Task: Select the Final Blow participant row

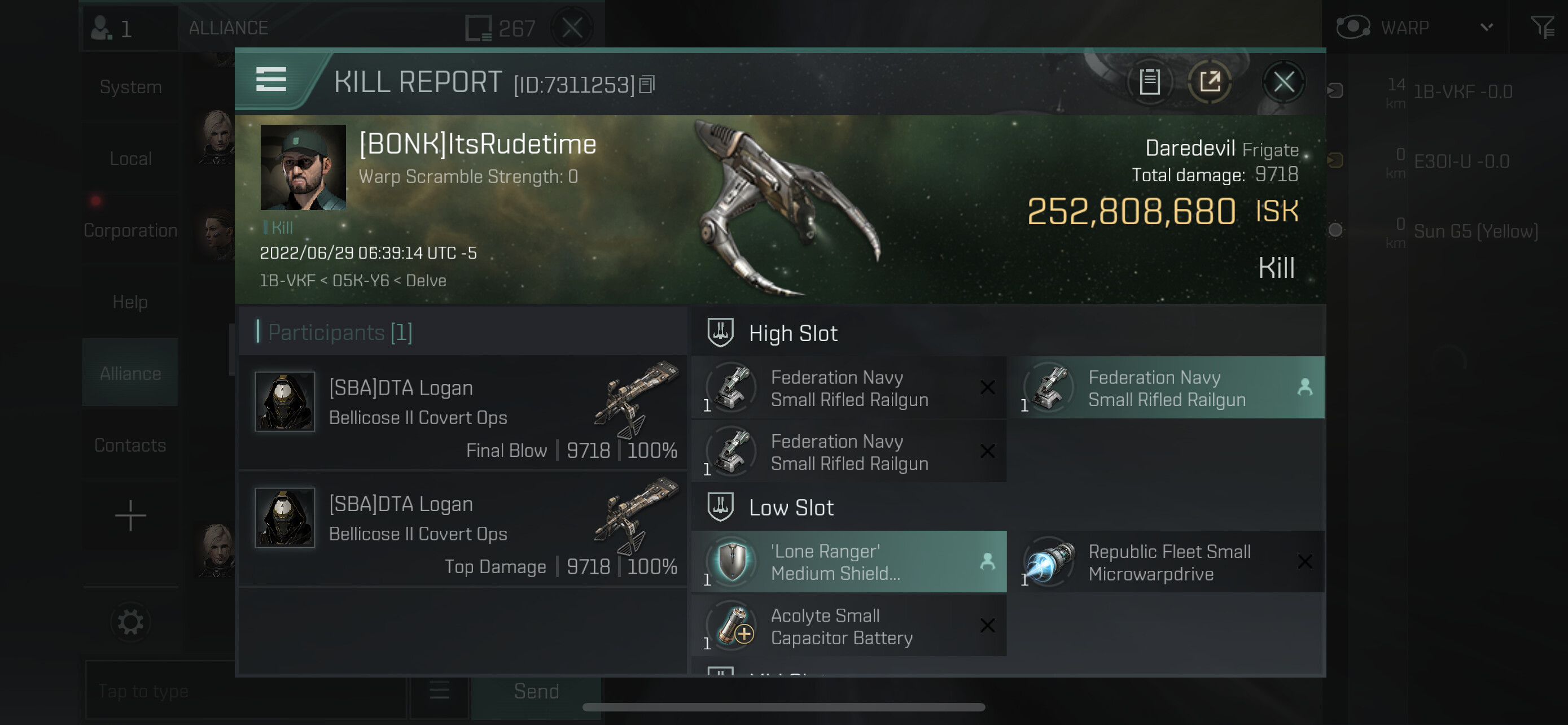Action: 464,413
